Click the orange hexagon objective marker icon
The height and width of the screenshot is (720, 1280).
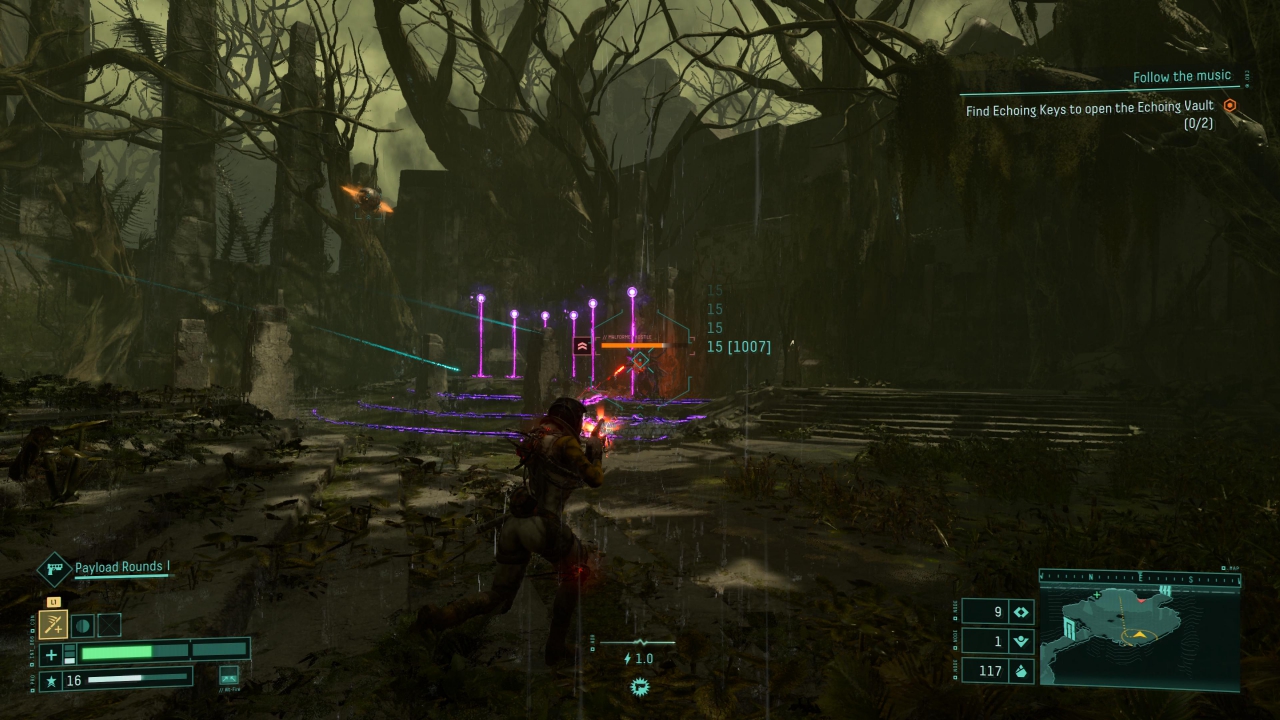click(1230, 106)
